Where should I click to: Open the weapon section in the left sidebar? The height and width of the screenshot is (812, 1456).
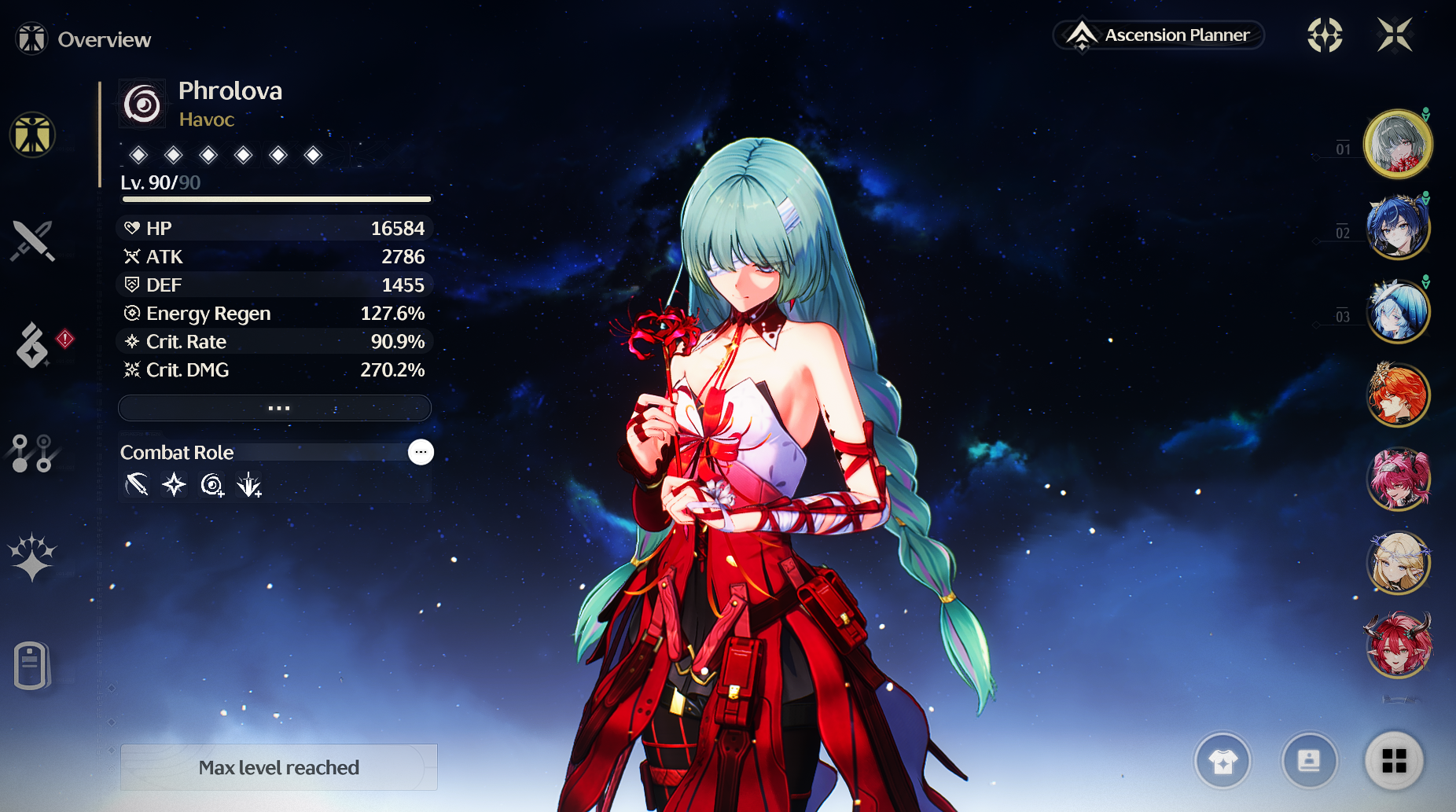click(x=33, y=241)
